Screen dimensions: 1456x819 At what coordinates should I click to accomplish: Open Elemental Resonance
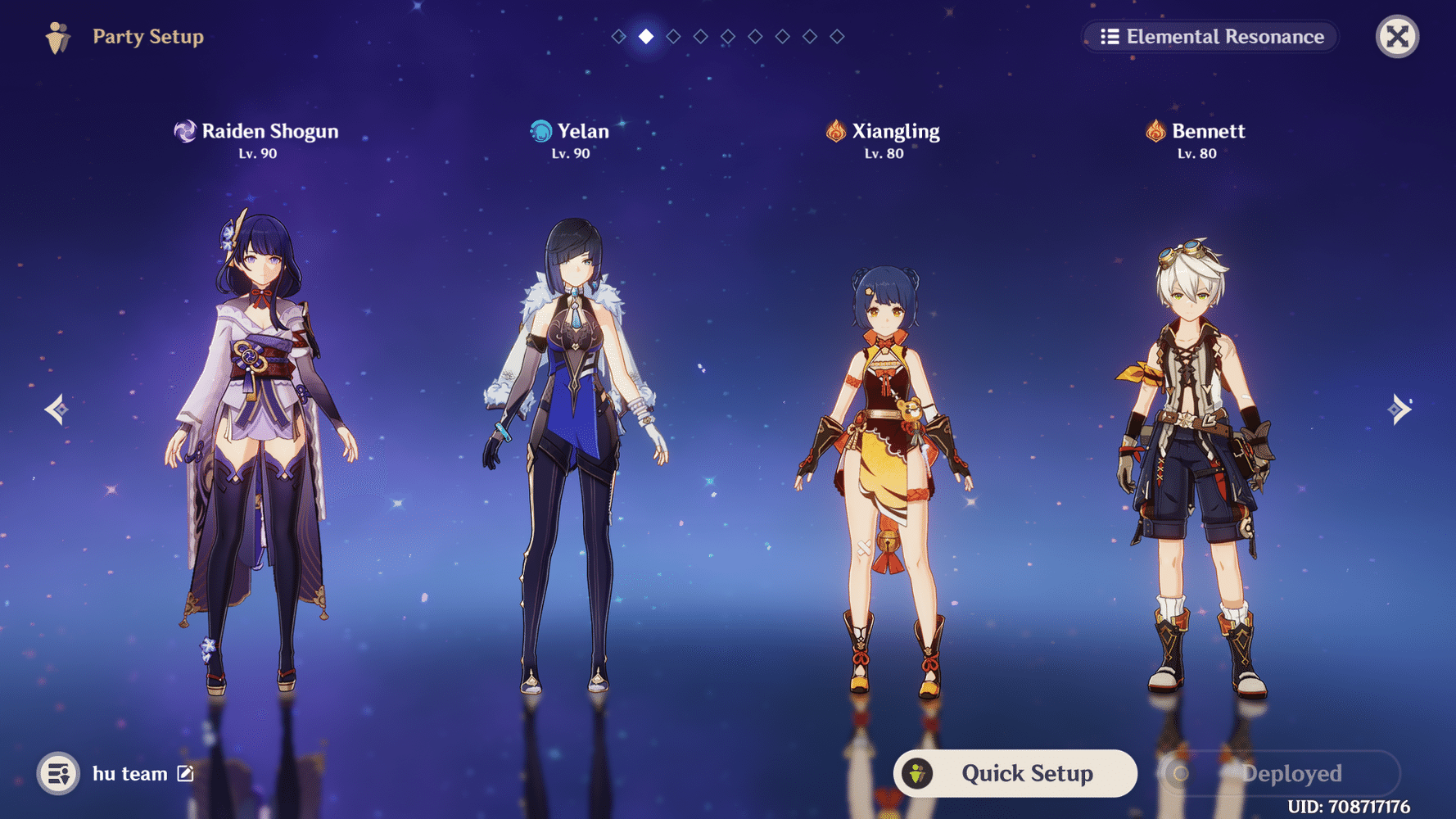1210,36
